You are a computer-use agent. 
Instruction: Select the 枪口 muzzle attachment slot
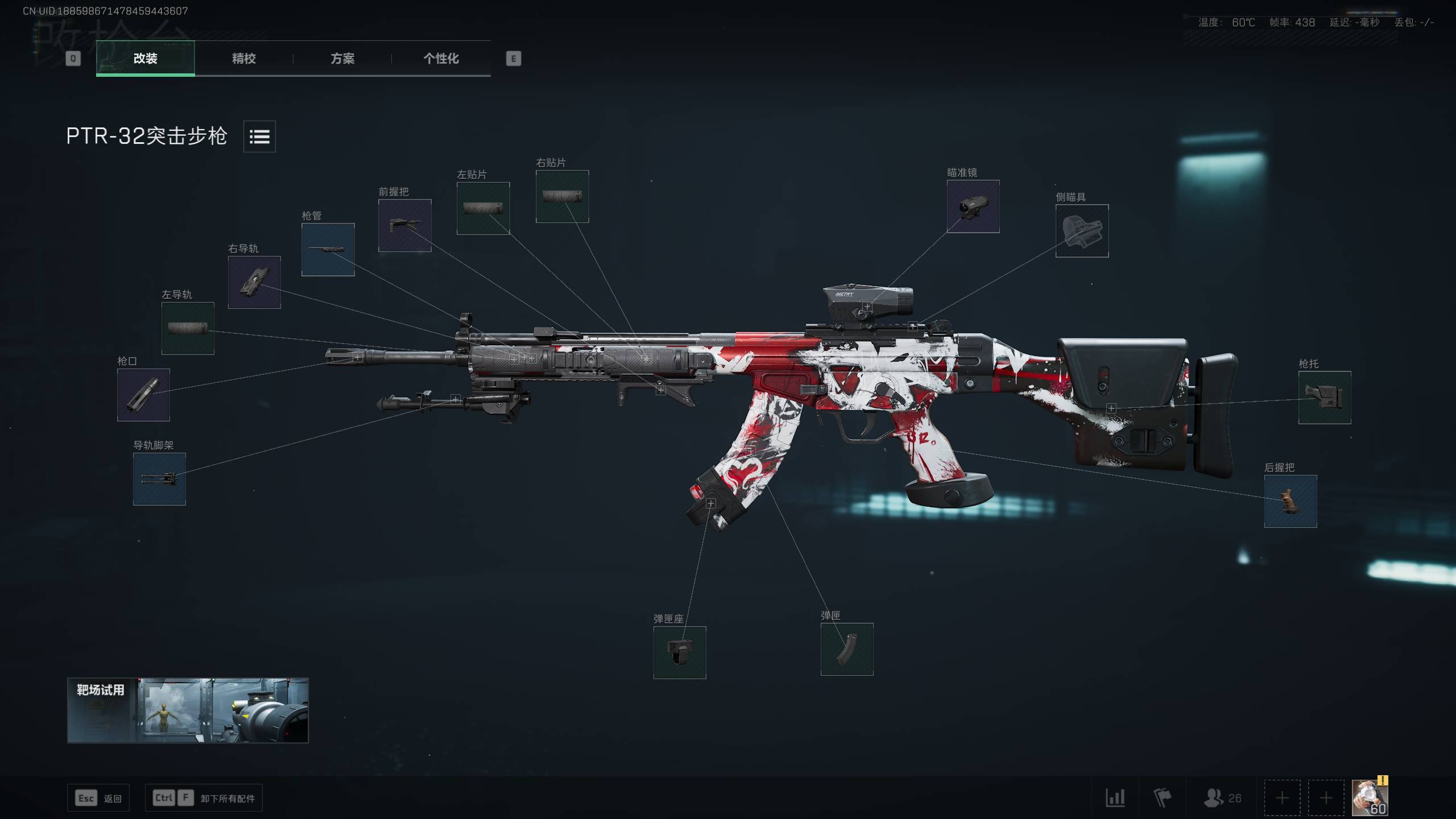click(143, 395)
